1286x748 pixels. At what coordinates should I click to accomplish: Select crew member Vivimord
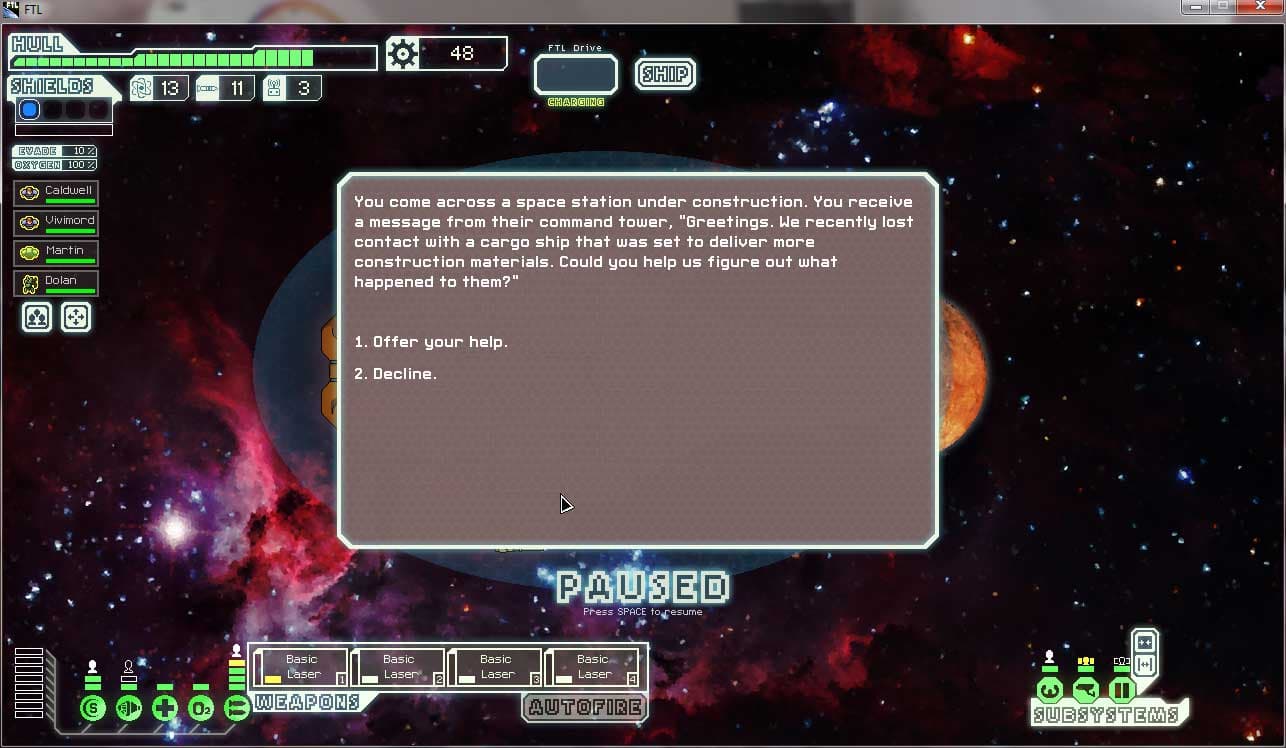click(57, 223)
